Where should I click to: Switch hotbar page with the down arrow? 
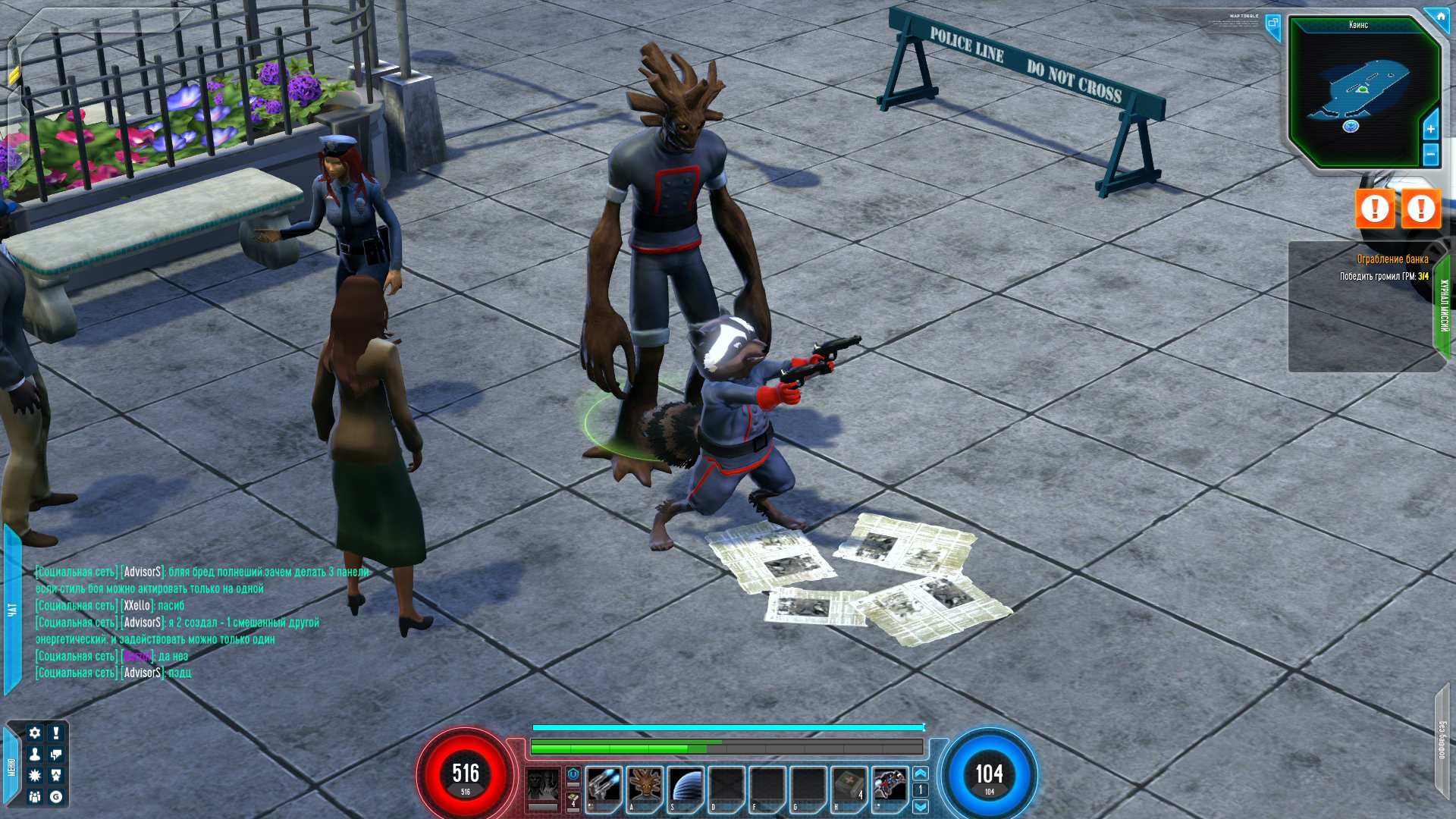click(921, 806)
